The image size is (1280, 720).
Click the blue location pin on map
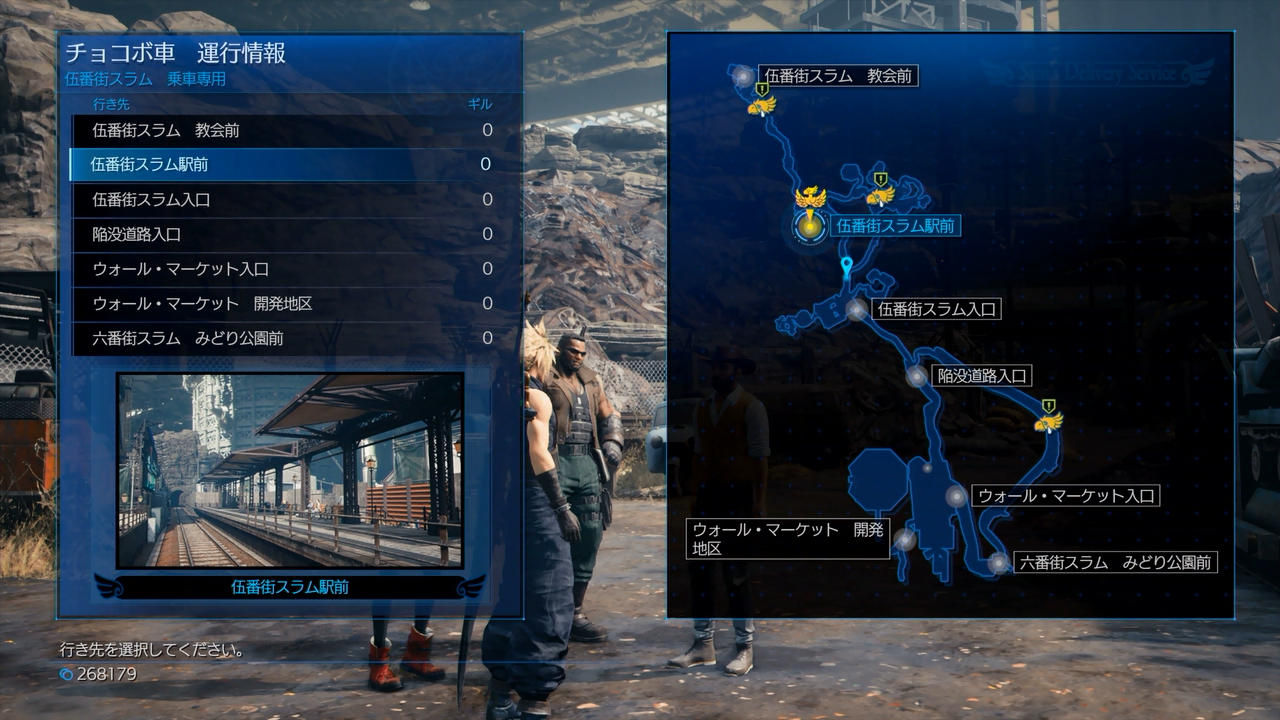[848, 266]
